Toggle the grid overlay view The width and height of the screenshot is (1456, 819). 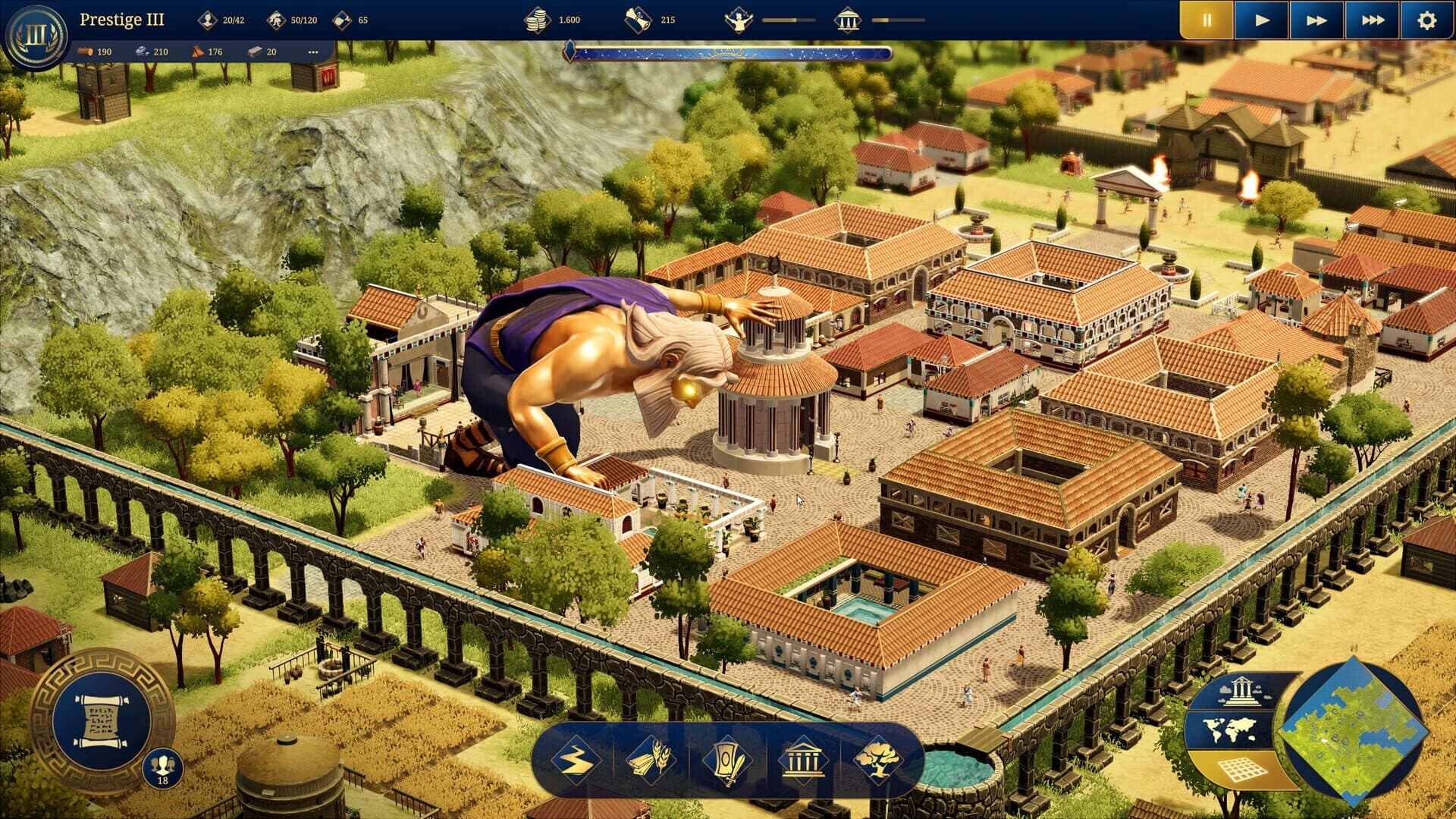pos(1241,769)
